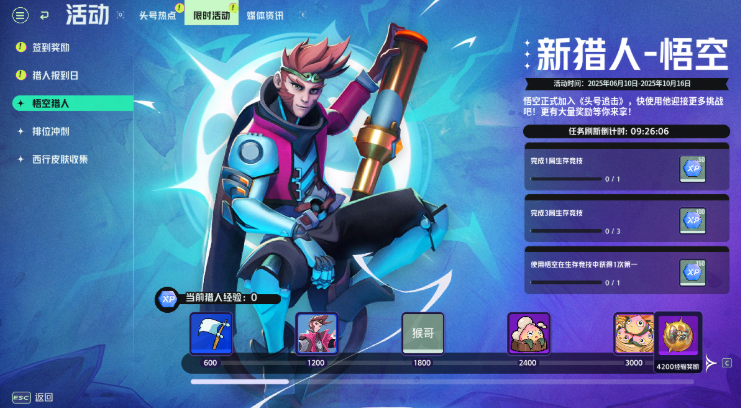Open the hamburger menu icon

click(20, 15)
